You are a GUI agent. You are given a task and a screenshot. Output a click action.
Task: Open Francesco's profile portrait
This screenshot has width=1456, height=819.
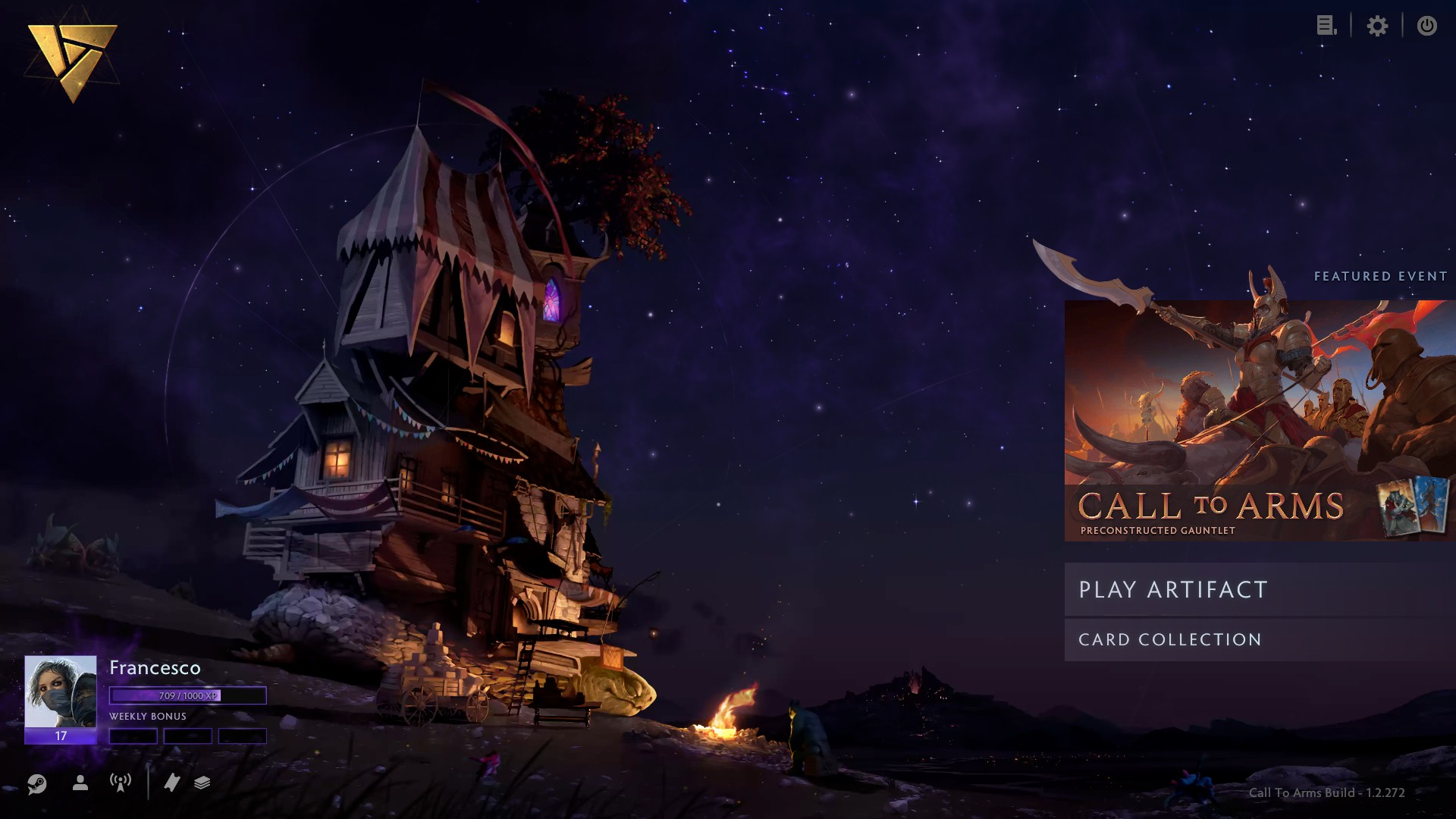(61, 692)
